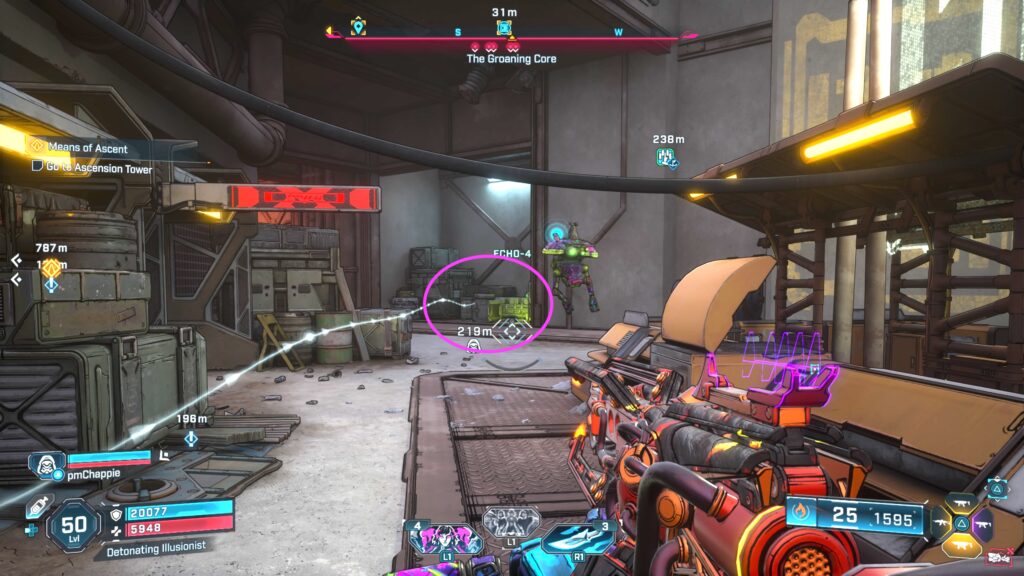Viewport: 1024px width, 576px height.
Task: Open the level 50 character badge
Action: (74, 526)
